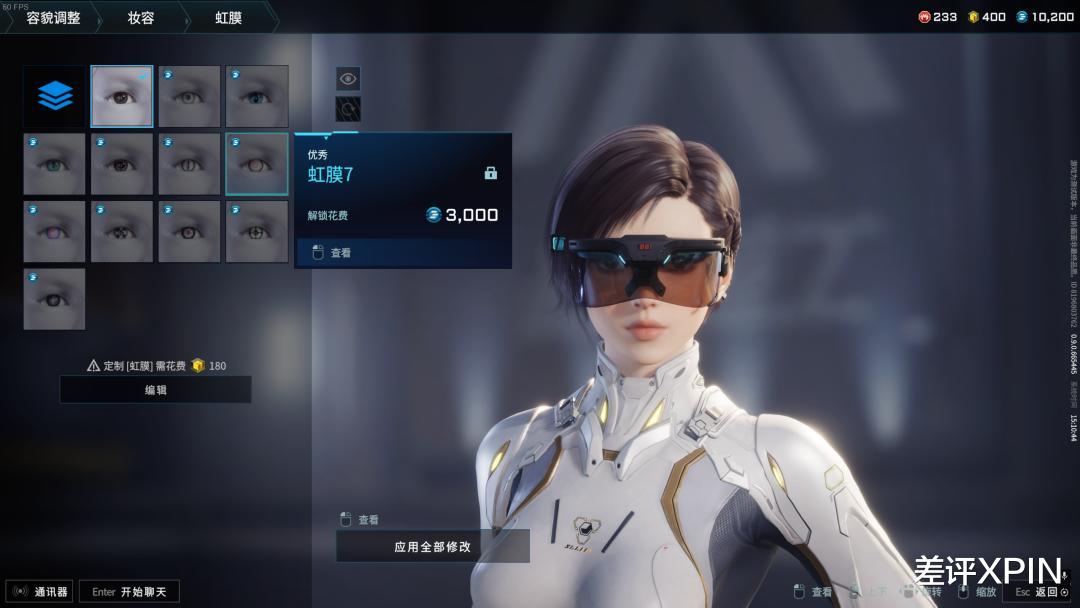The width and height of the screenshot is (1080, 608).
Task: Click the 查看 row in 虹膜7 tooltip
Action: (x=403, y=253)
